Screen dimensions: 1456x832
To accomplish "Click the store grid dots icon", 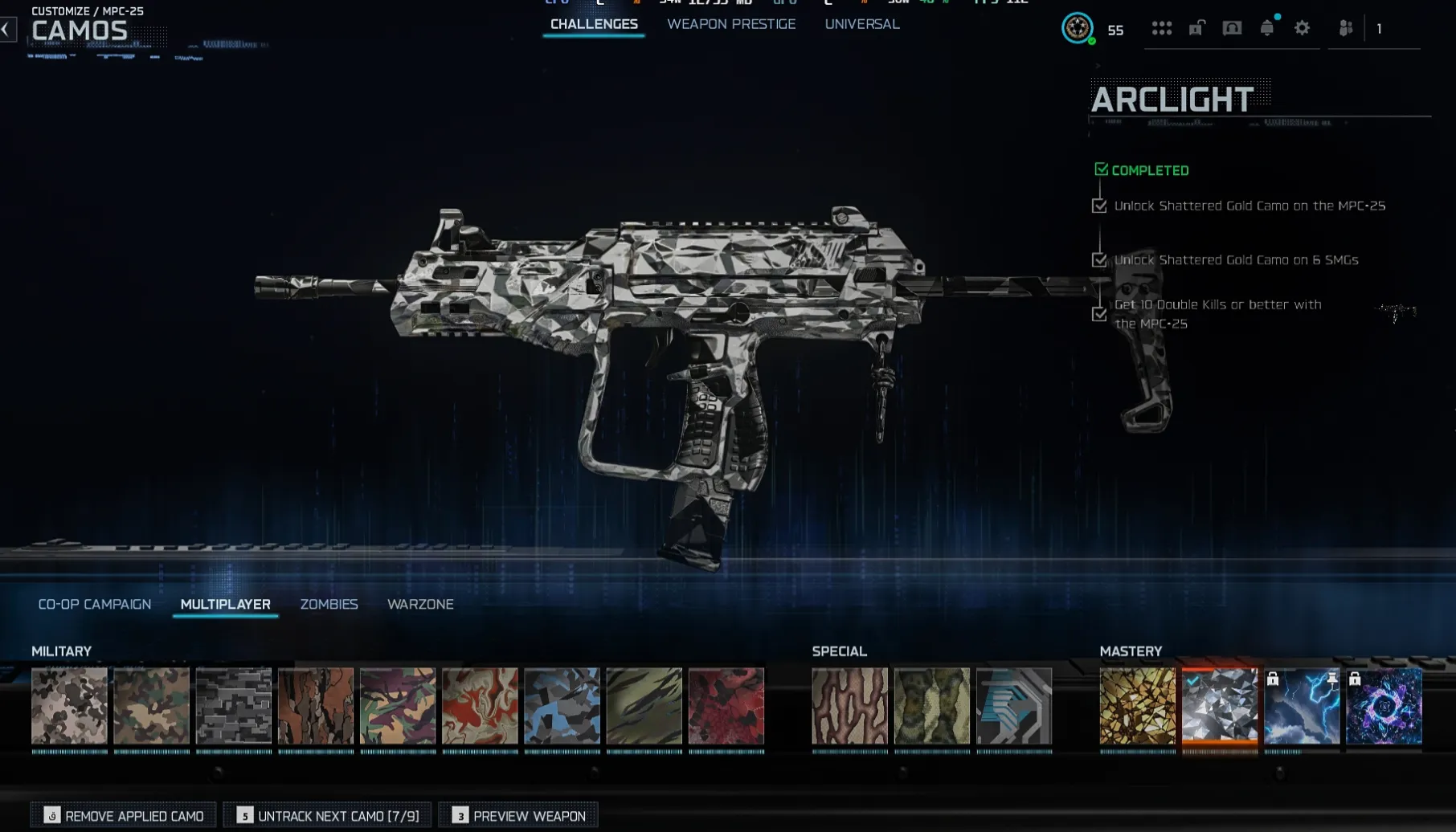I will point(1163,29).
